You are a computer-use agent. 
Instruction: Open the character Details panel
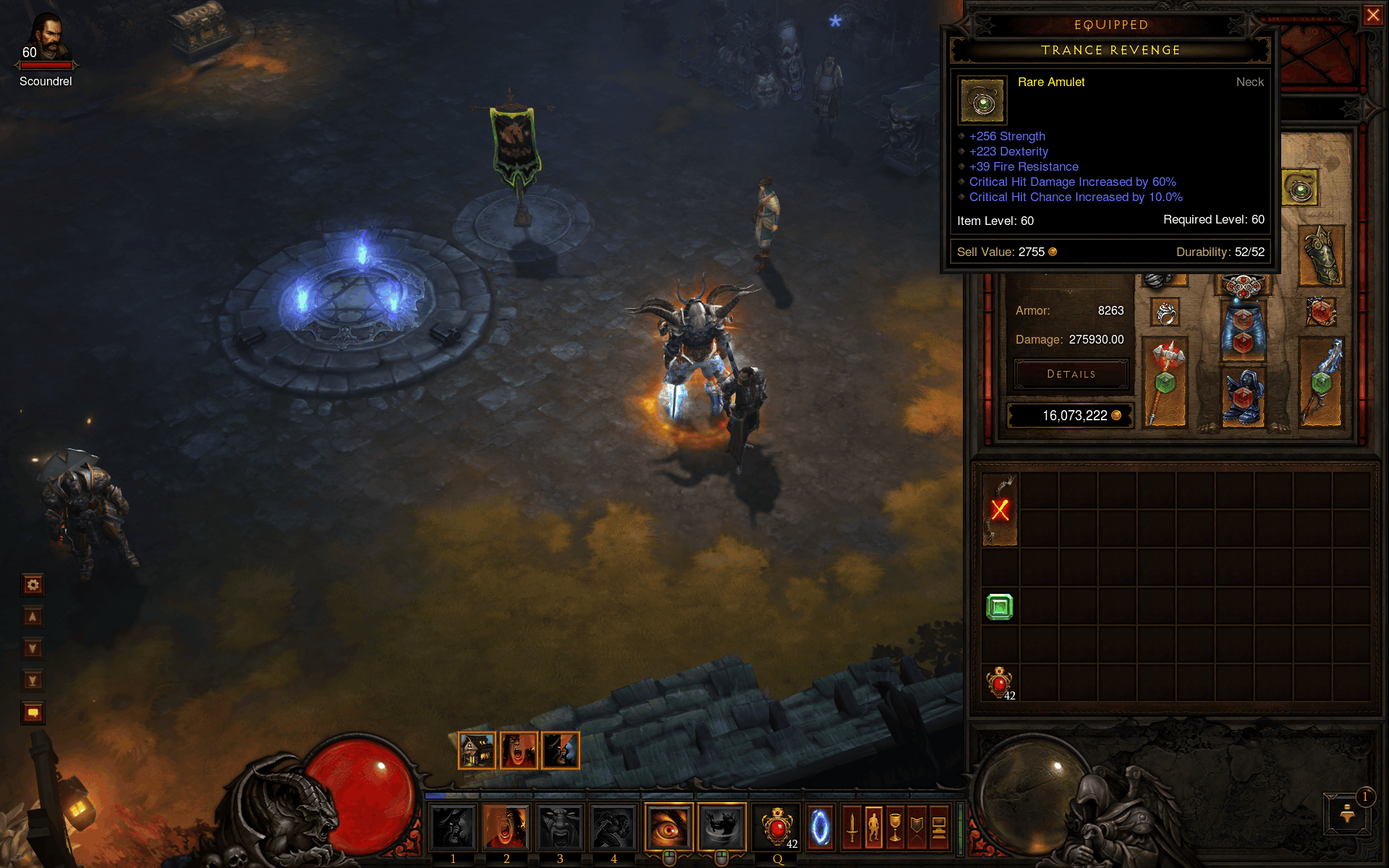click(x=1071, y=374)
